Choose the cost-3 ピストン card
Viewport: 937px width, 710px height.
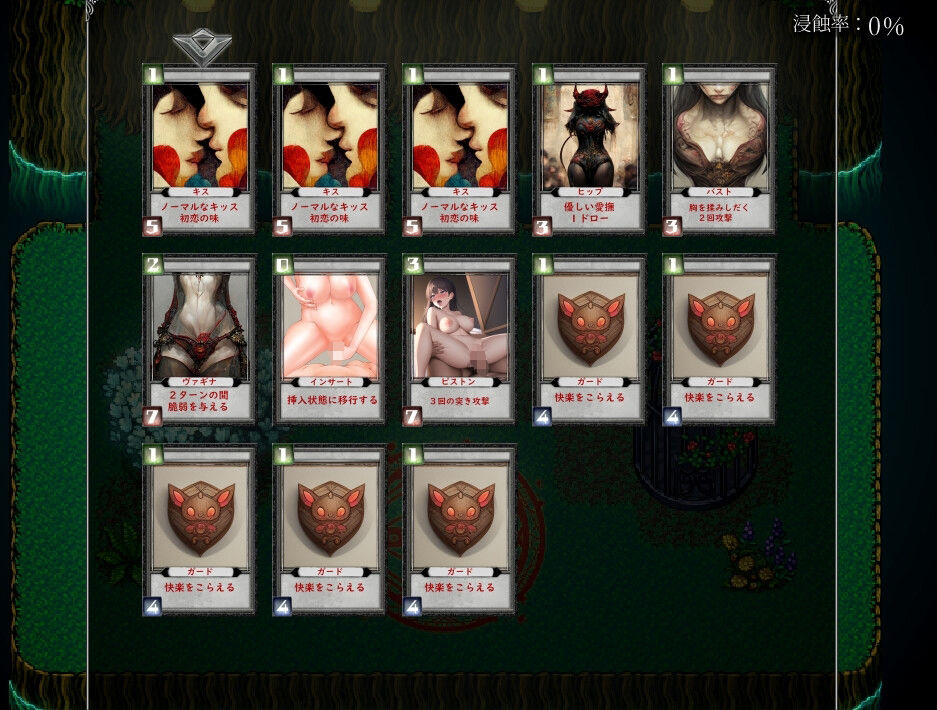[x=459, y=340]
